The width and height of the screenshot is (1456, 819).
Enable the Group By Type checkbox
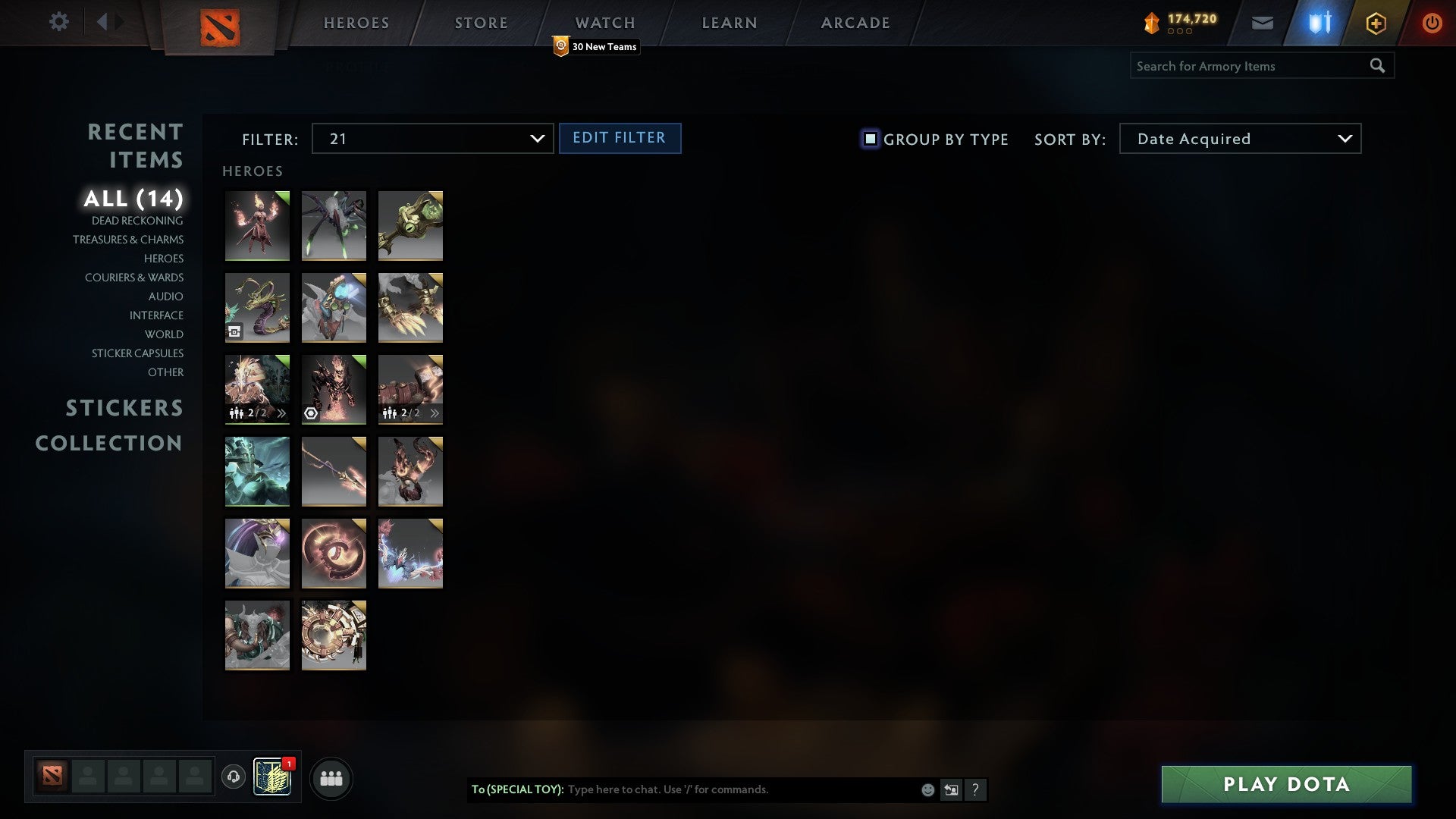click(869, 139)
